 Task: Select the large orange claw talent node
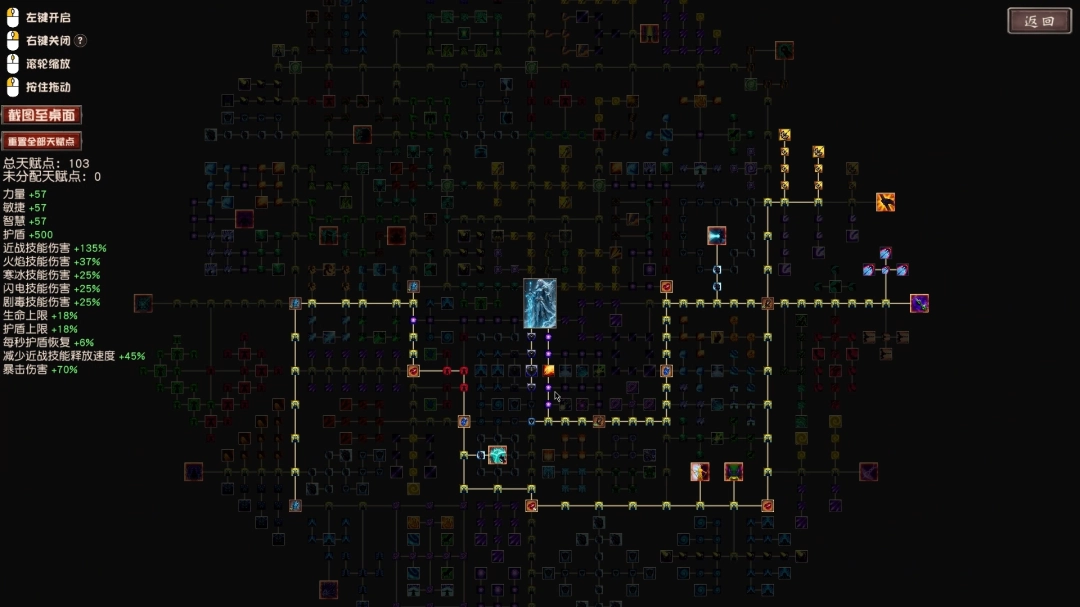pos(885,202)
